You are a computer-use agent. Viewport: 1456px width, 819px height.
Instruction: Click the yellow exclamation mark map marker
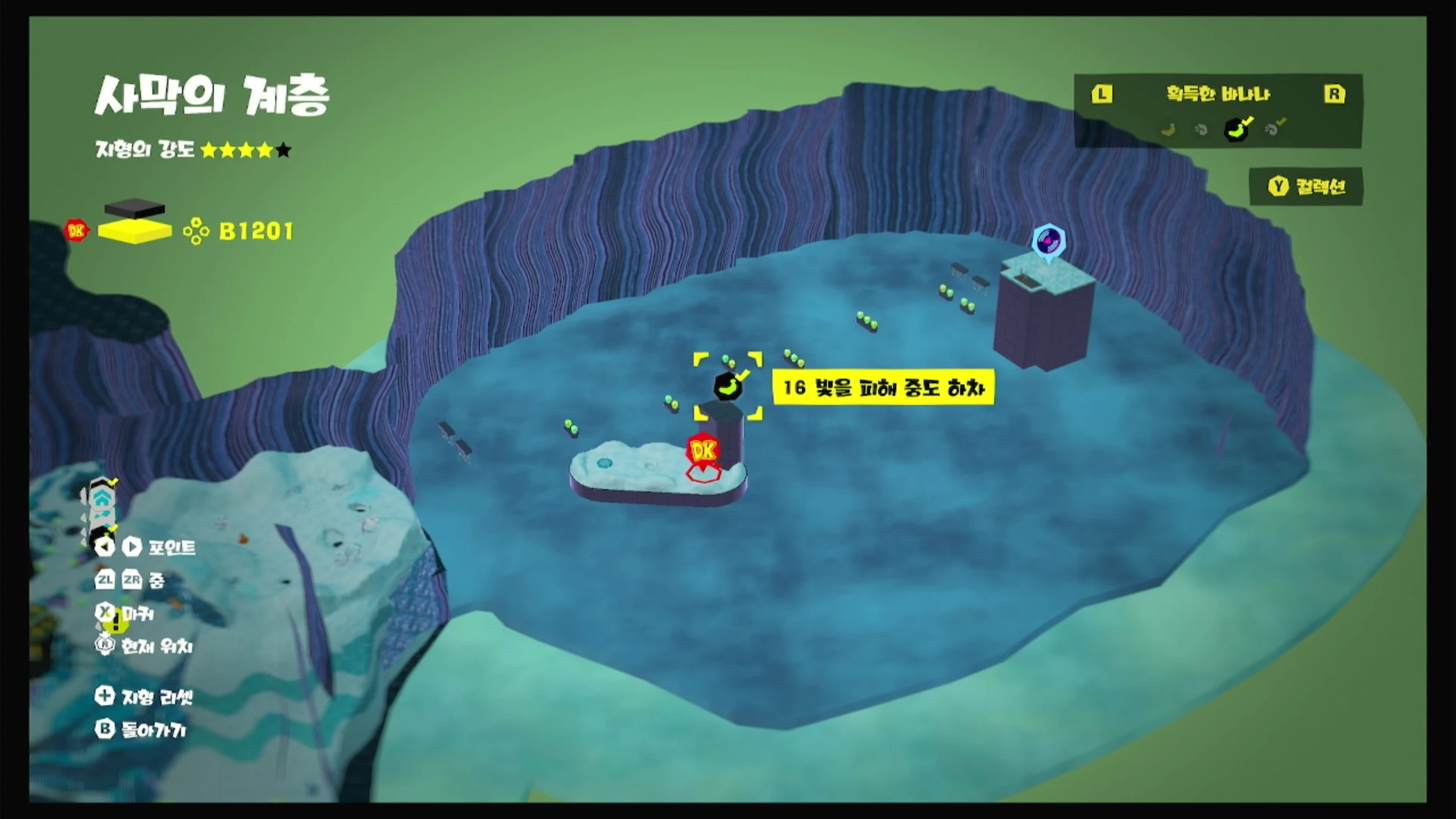117,623
